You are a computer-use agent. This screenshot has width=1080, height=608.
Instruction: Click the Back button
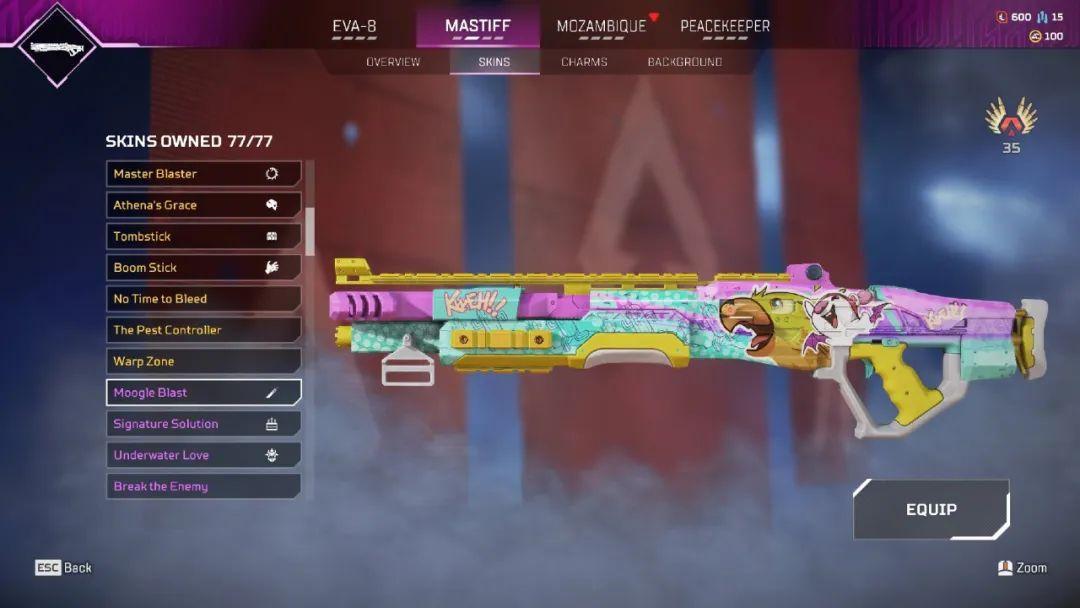pos(64,568)
